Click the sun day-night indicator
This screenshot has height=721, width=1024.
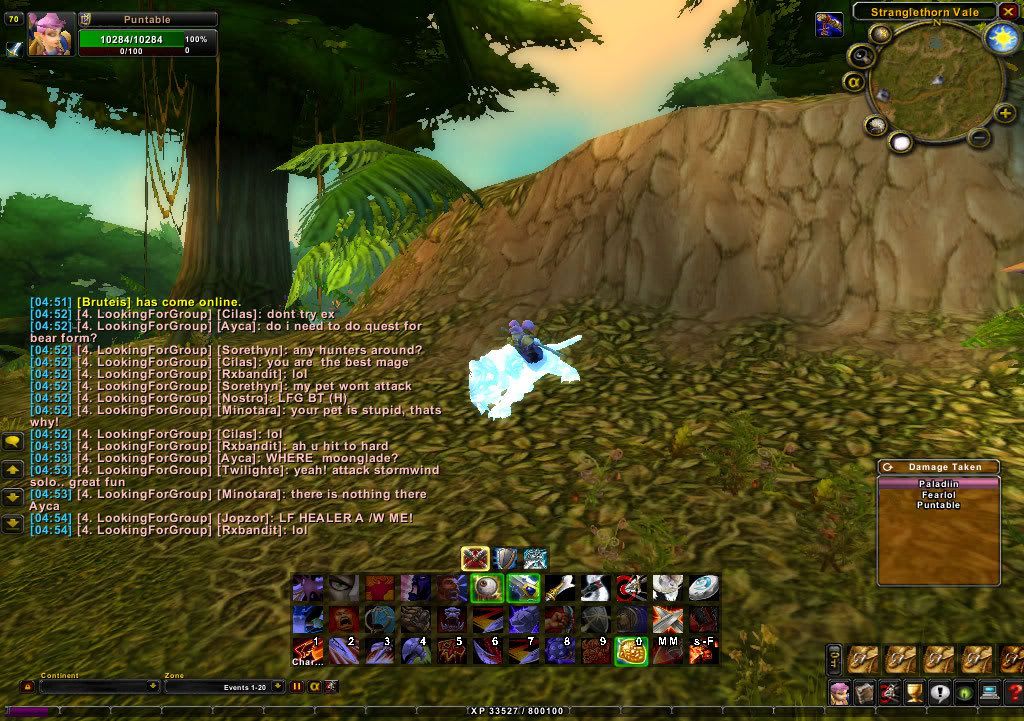1001,38
